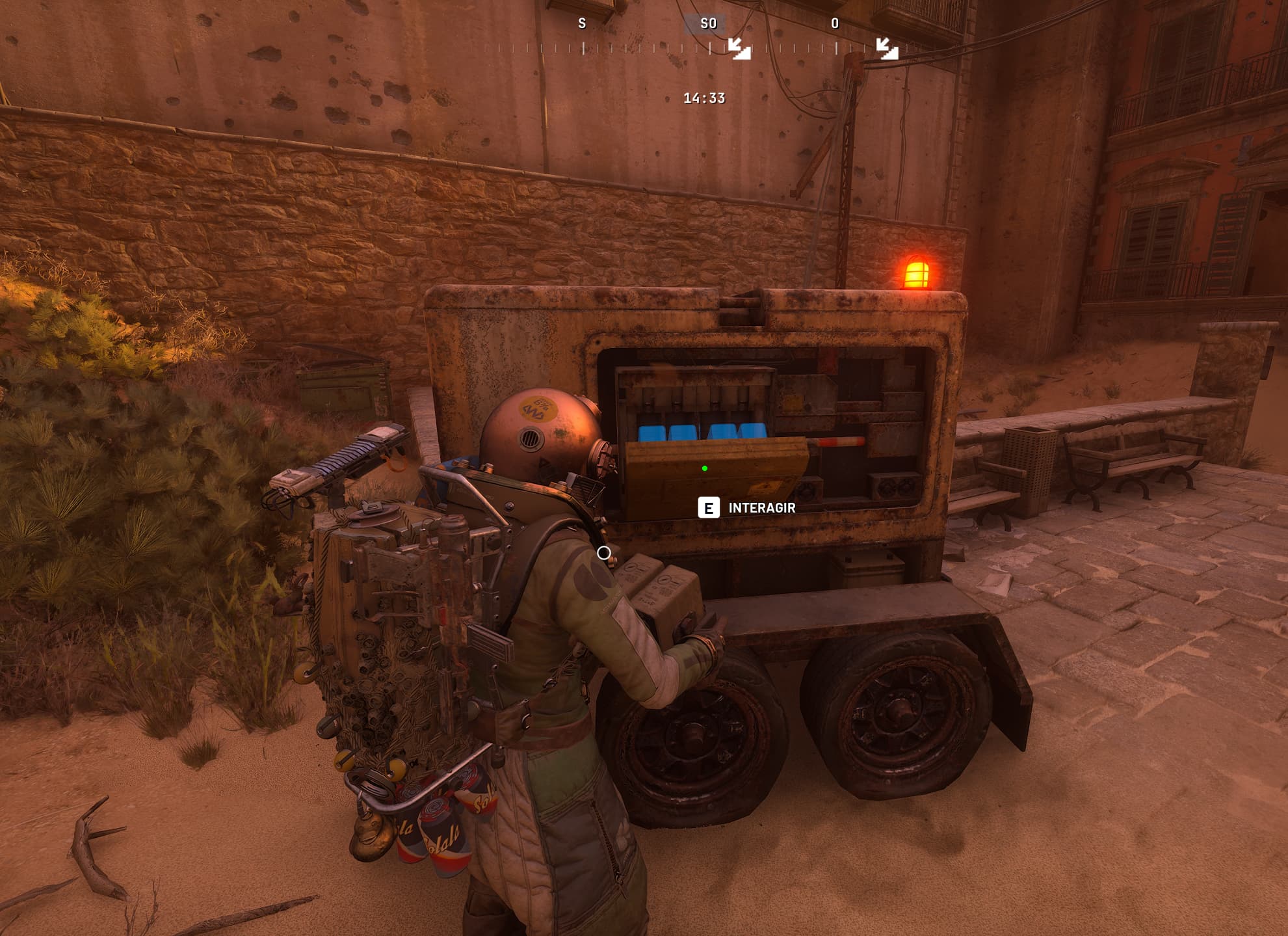Viewport: 1288px width, 936px height.
Task: Select the S heading on the compass
Action: tap(582, 24)
